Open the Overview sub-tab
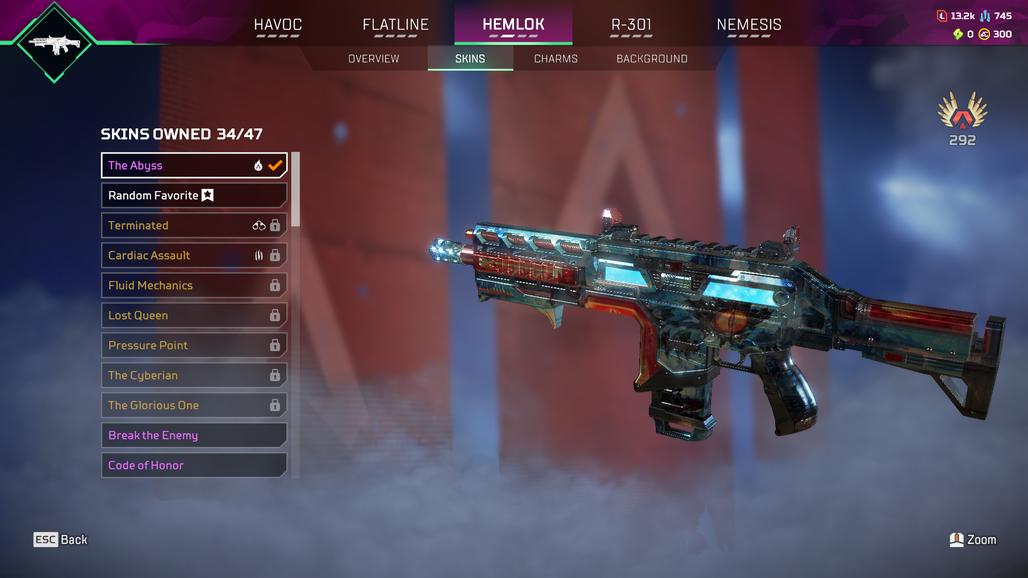Image resolution: width=1028 pixels, height=578 pixels. click(373, 59)
